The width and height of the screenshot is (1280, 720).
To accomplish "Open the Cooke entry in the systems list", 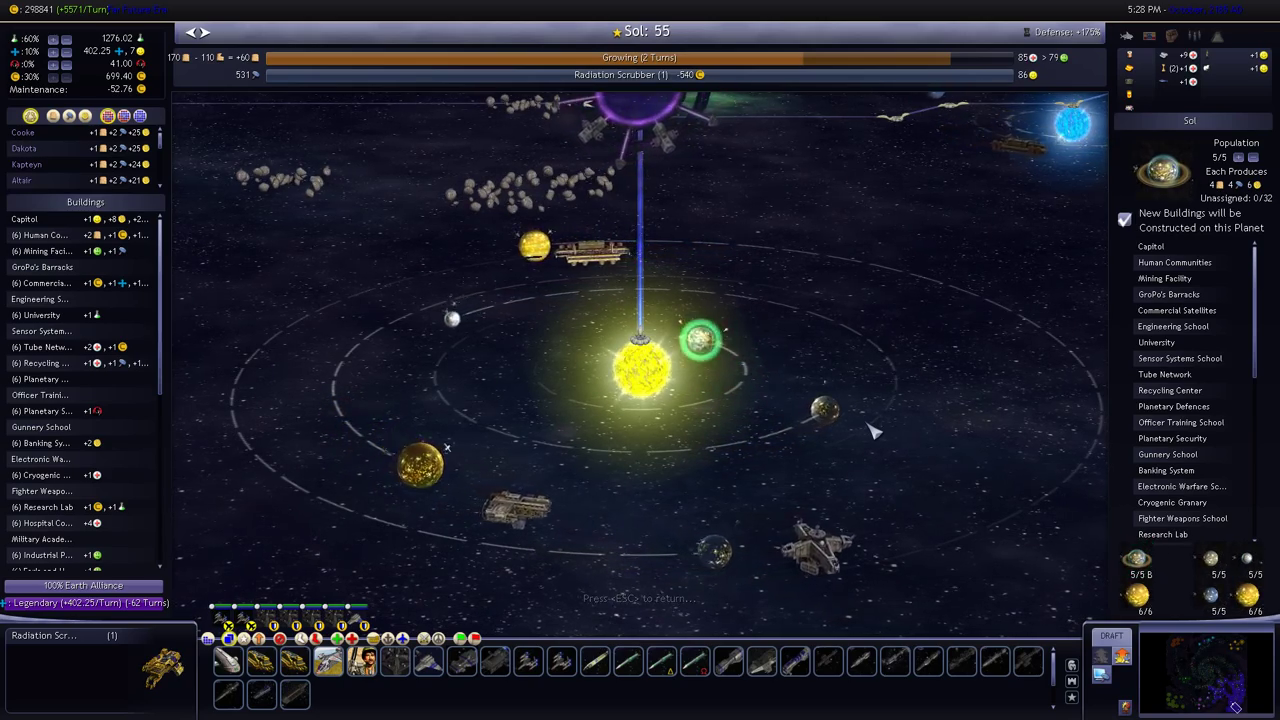I will [23, 133].
